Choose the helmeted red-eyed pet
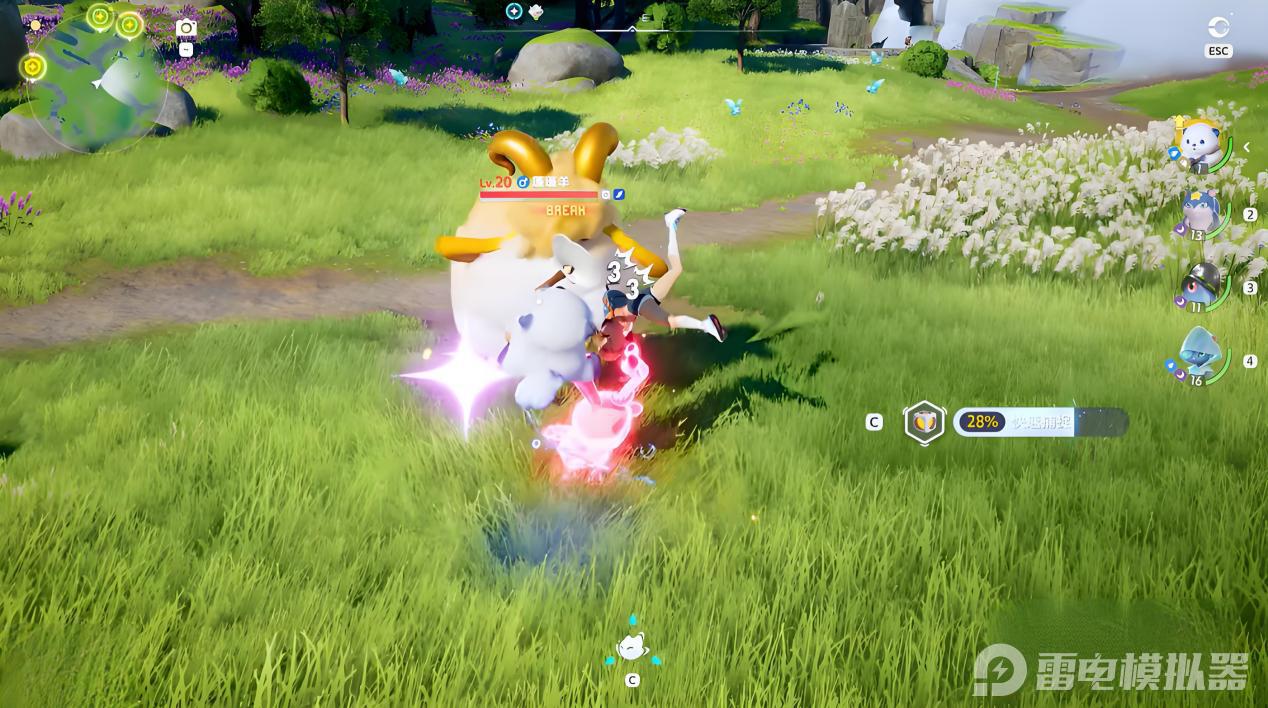The width and height of the screenshot is (1268, 708). [x=1199, y=285]
